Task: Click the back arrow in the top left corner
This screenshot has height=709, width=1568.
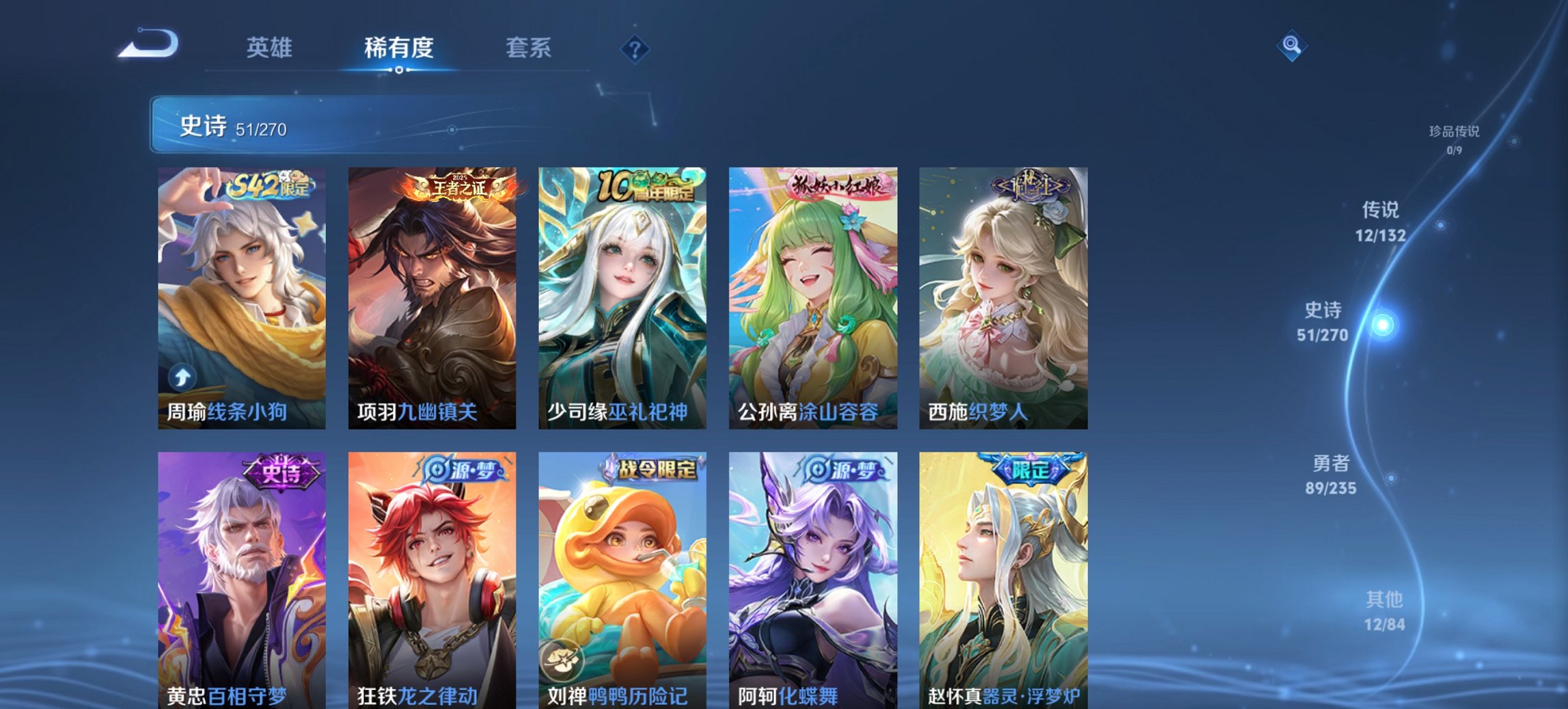Action: [147, 44]
